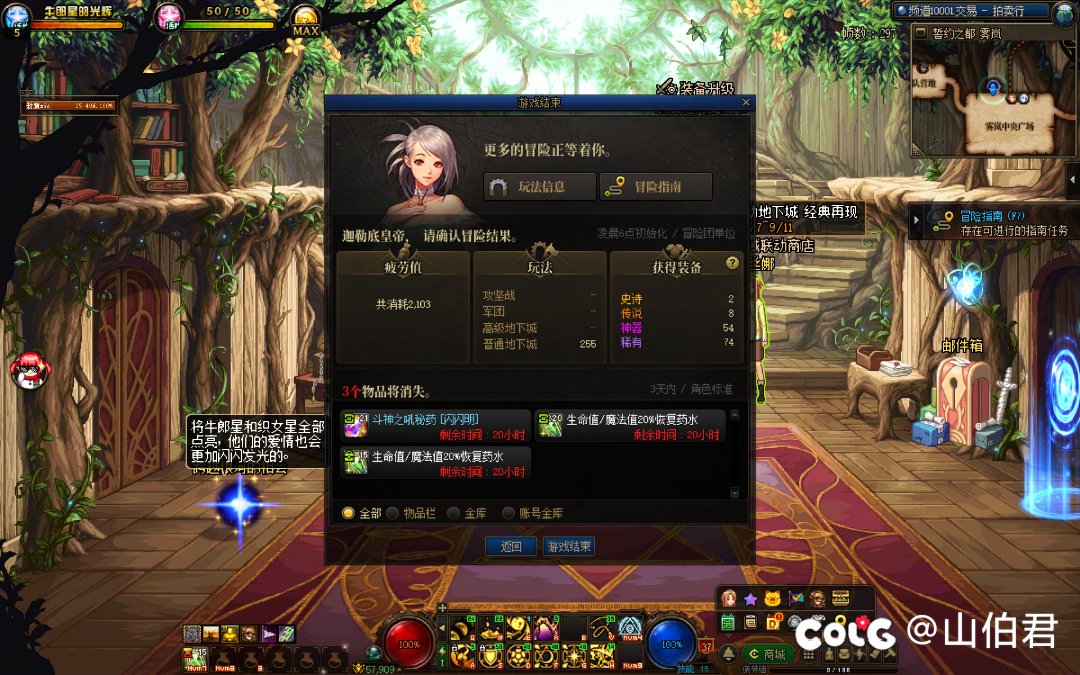Open the 商城 shop button
1080x675 pixels.
click(767, 654)
